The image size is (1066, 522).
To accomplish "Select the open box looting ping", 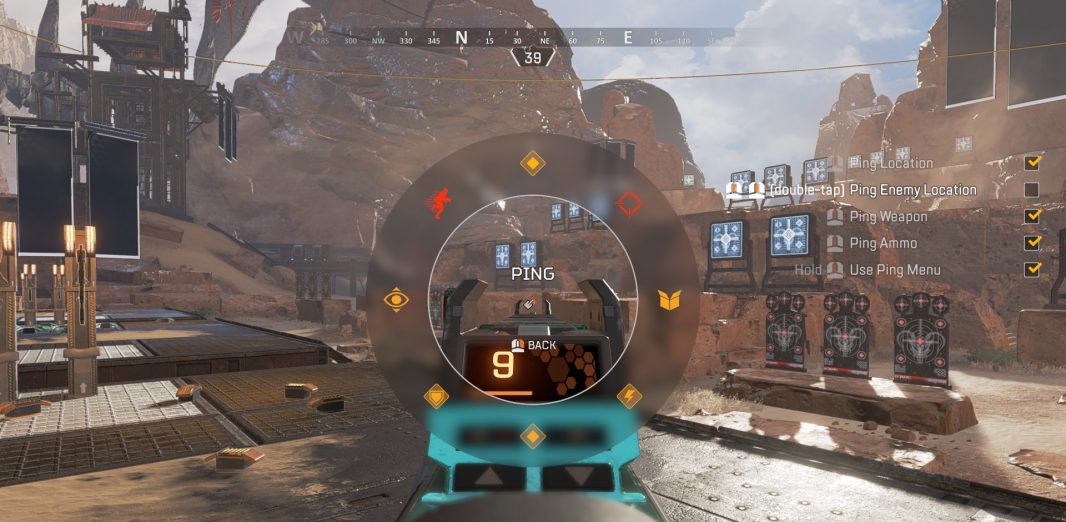I will pos(669,299).
